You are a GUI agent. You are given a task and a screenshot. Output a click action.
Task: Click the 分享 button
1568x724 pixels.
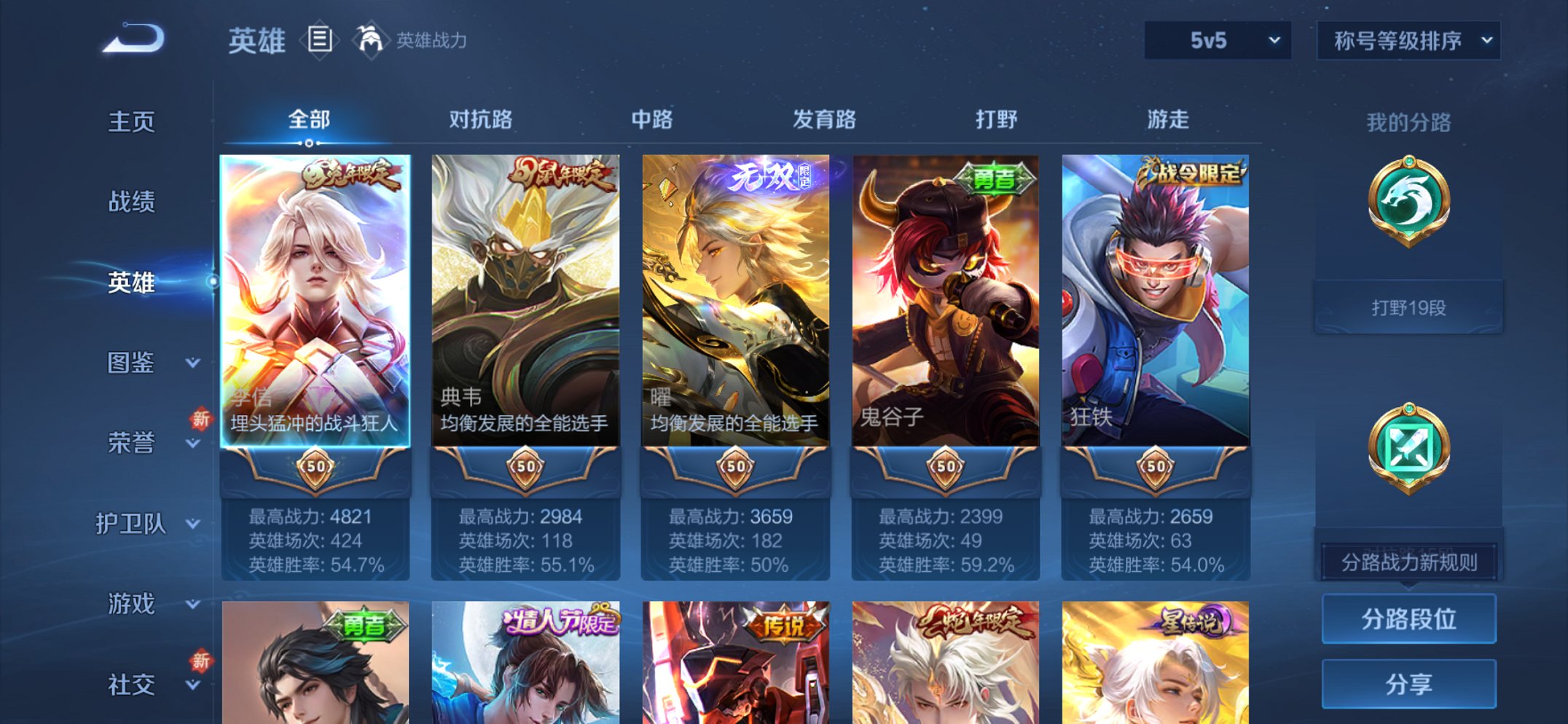(x=1408, y=683)
